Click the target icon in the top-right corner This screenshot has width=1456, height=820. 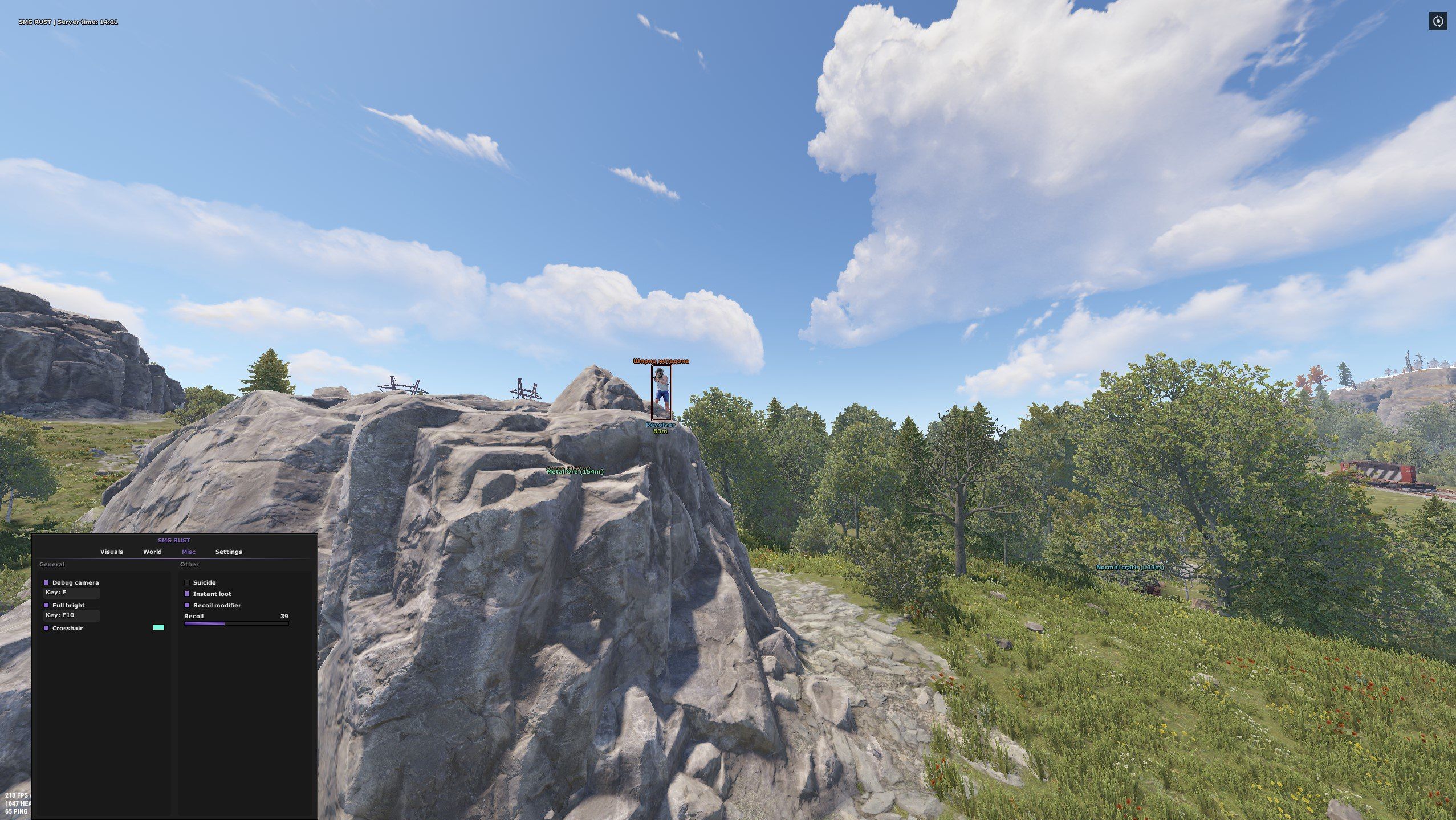coord(1438,22)
